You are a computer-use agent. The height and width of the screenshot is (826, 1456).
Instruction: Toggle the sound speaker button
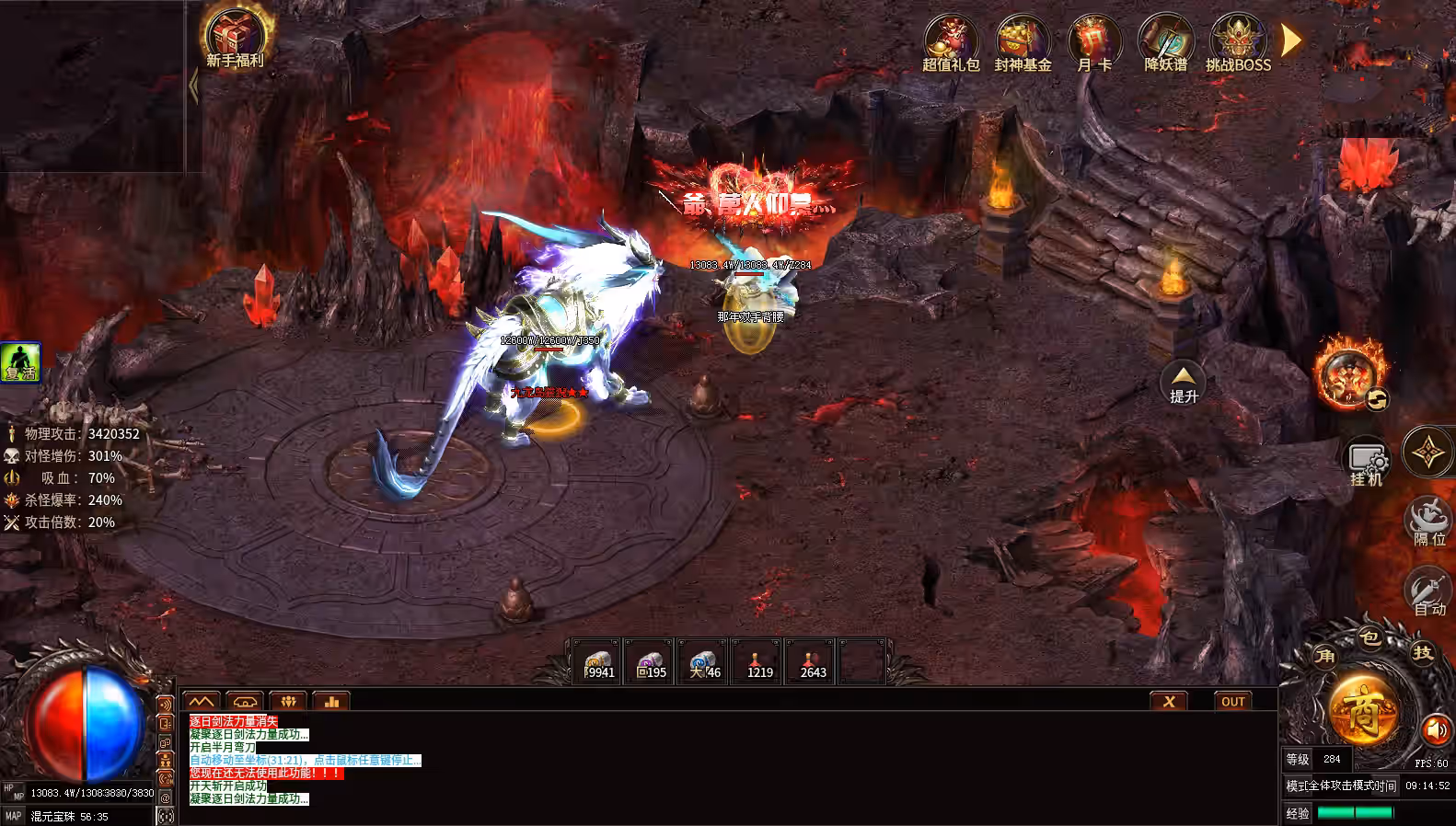[x=1435, y=730]
